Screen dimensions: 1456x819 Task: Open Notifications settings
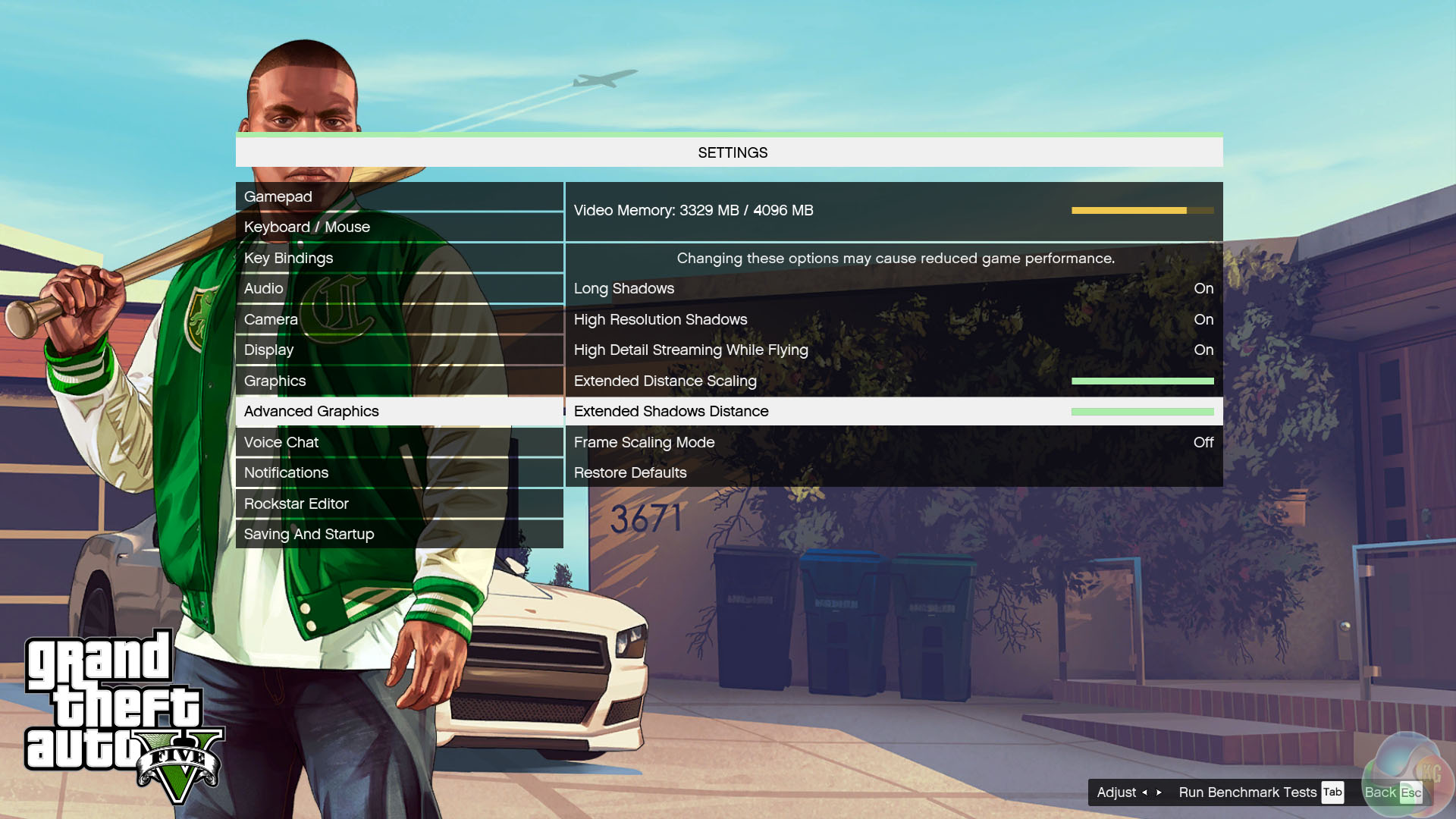399,473
